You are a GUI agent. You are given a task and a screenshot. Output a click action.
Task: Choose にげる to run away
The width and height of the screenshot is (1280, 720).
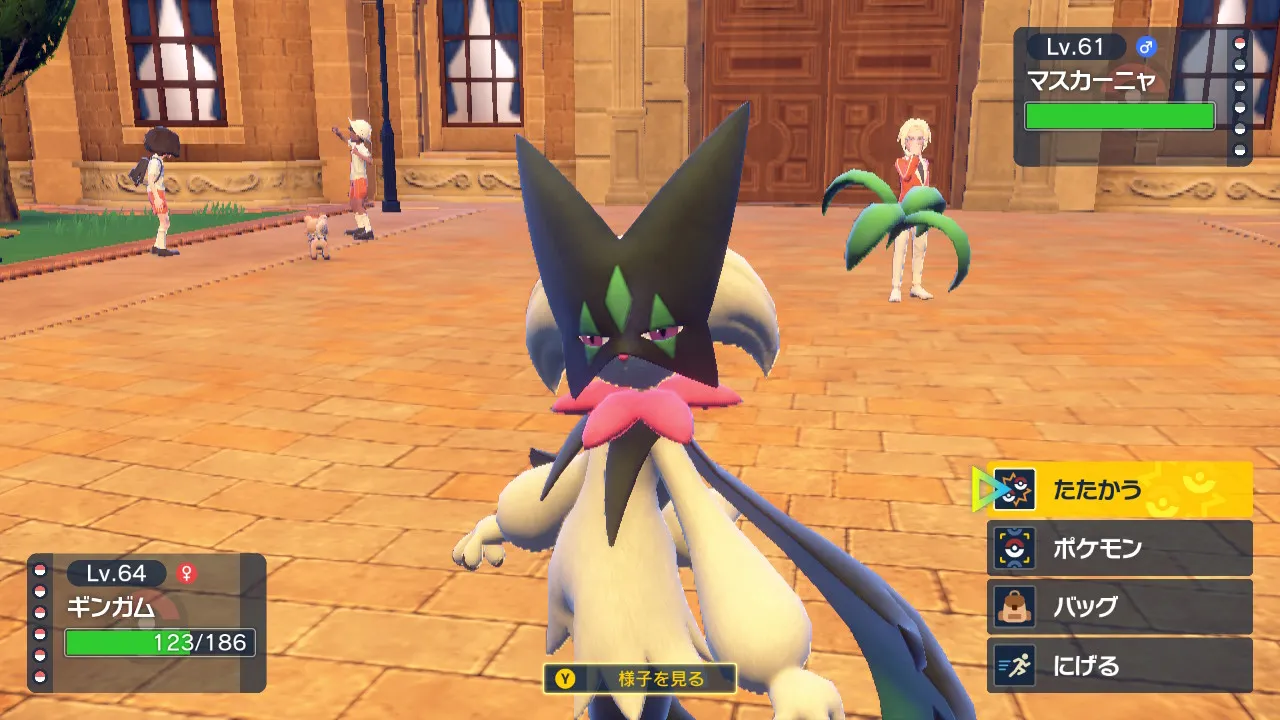[1120, 665]
